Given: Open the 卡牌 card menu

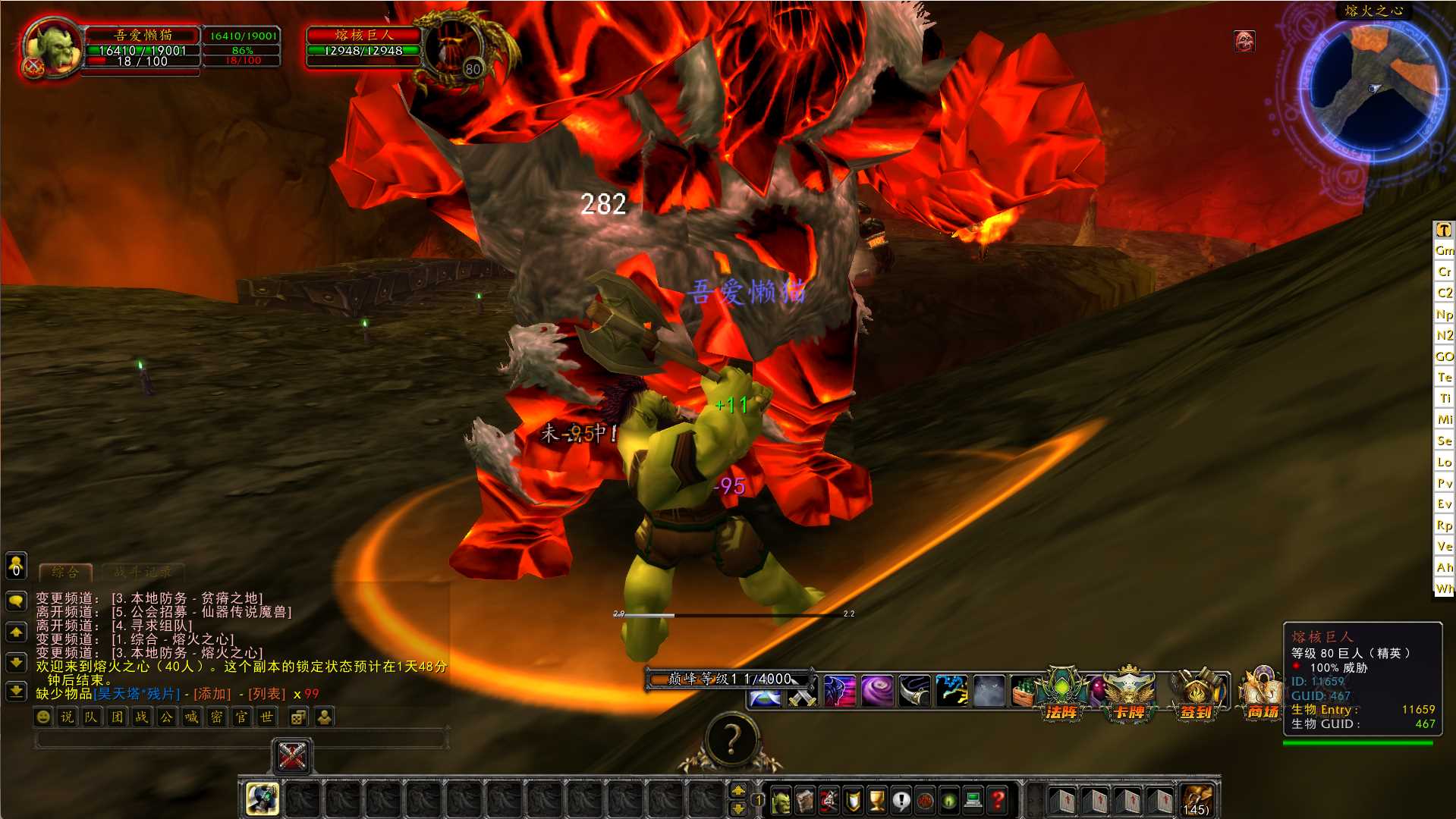Looking at the screenshot, I should 1128,694.
